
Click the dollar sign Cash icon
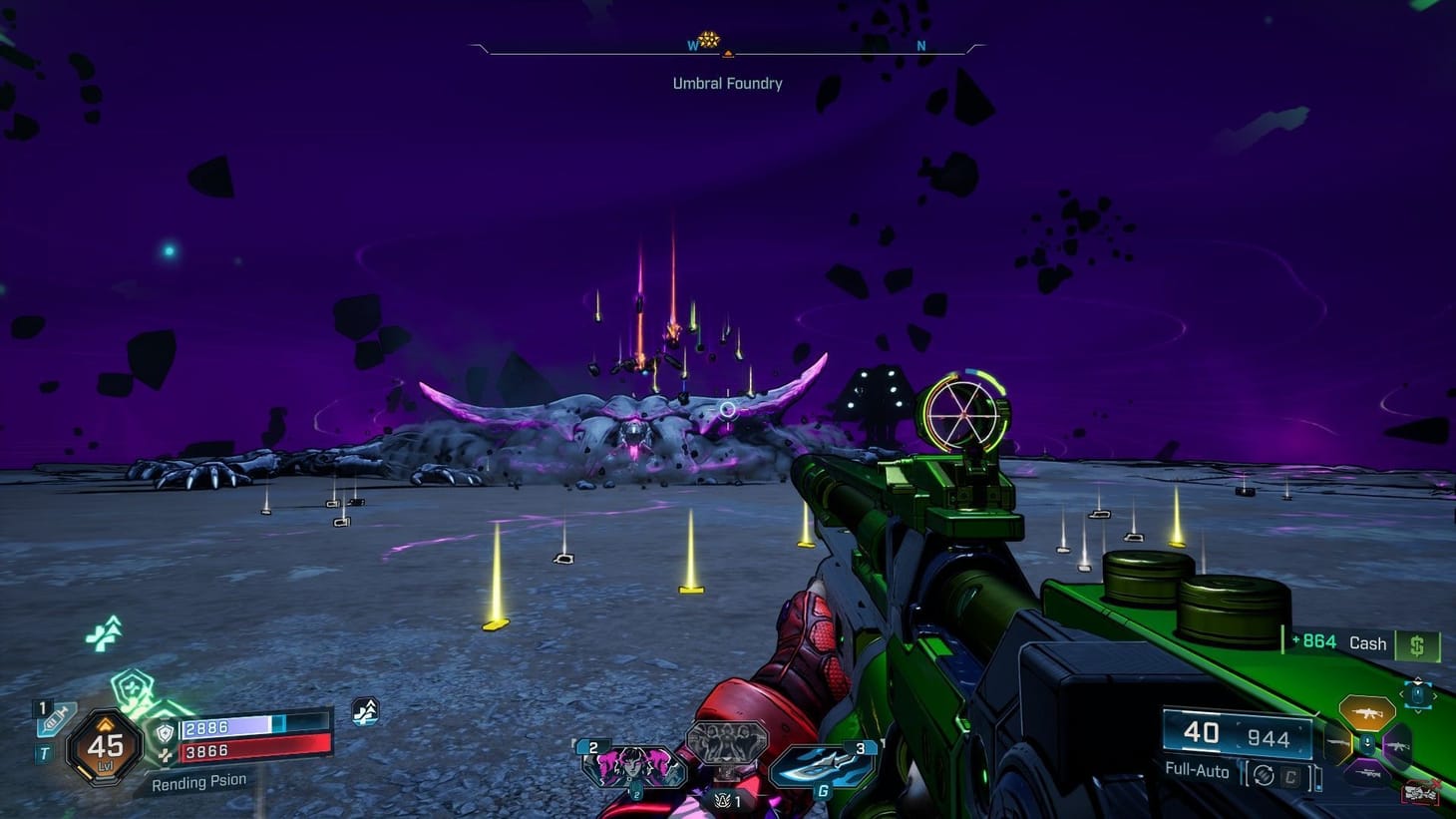tap(1417, 646)
